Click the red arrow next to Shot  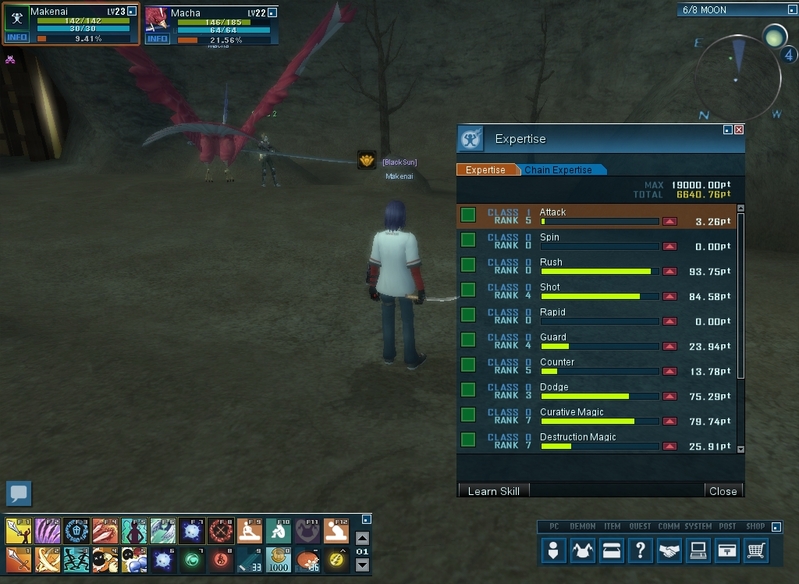669,296
